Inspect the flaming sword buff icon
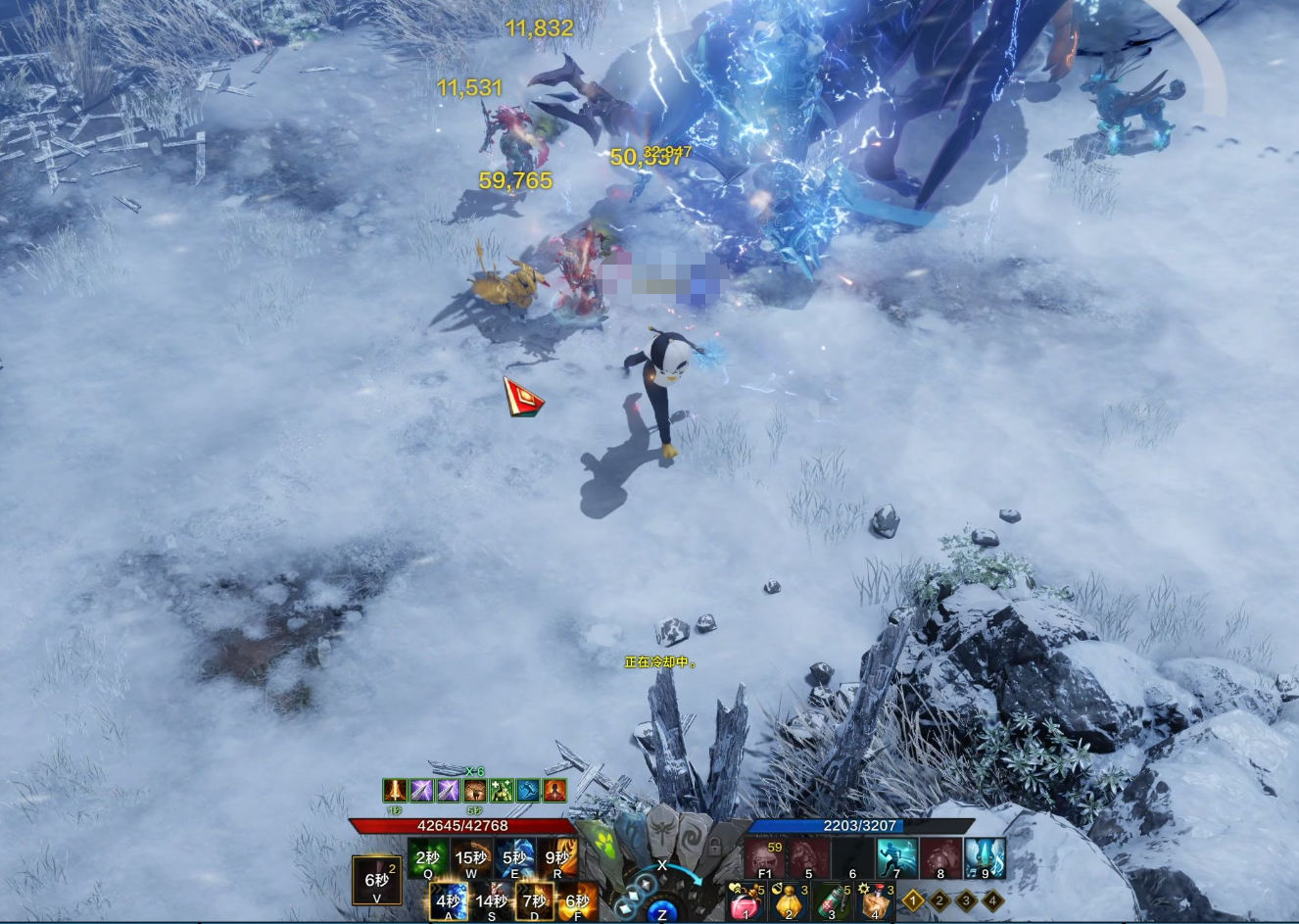This screenshot has height=924, width=1299. (x=395, y=790)
